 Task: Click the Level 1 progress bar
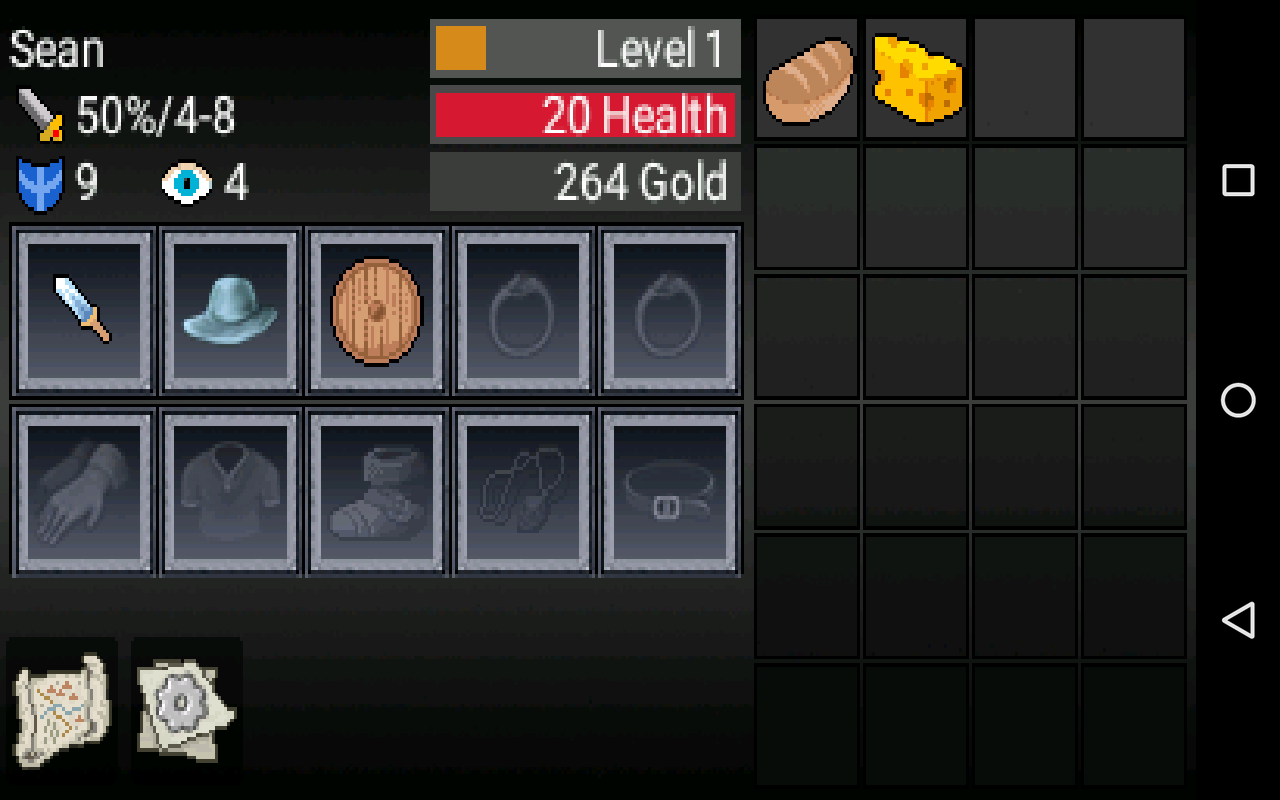click(585, 46)
